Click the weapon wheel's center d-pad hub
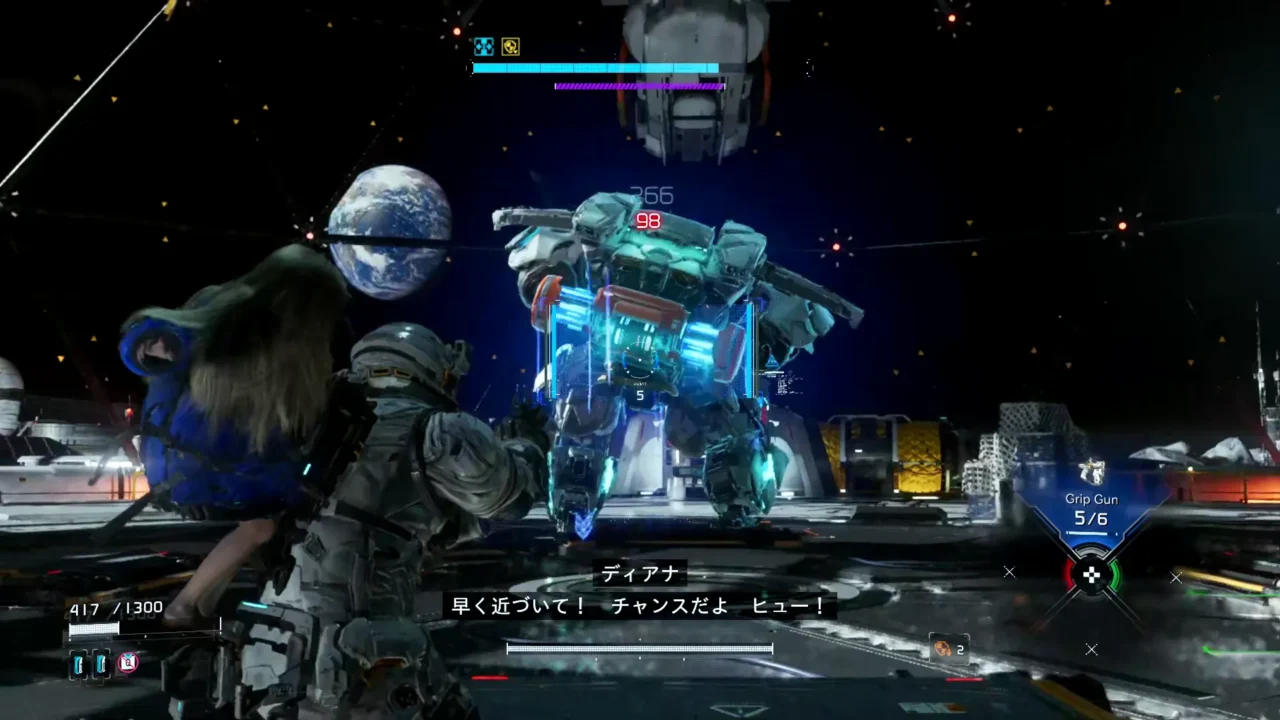1280x720 pixels. coord(1091,575)
